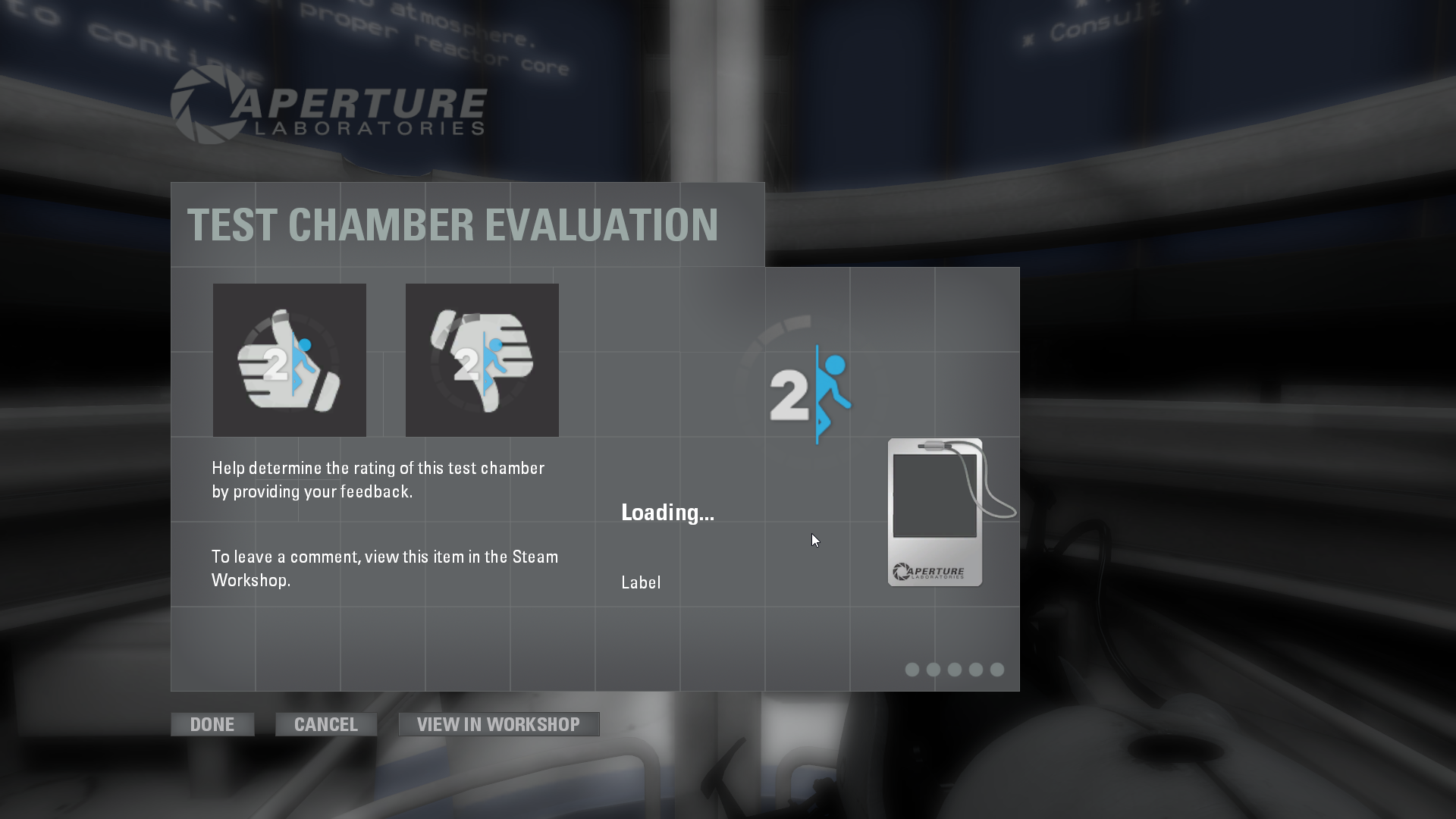Toggle the last pagination dot

coord(996,670)
